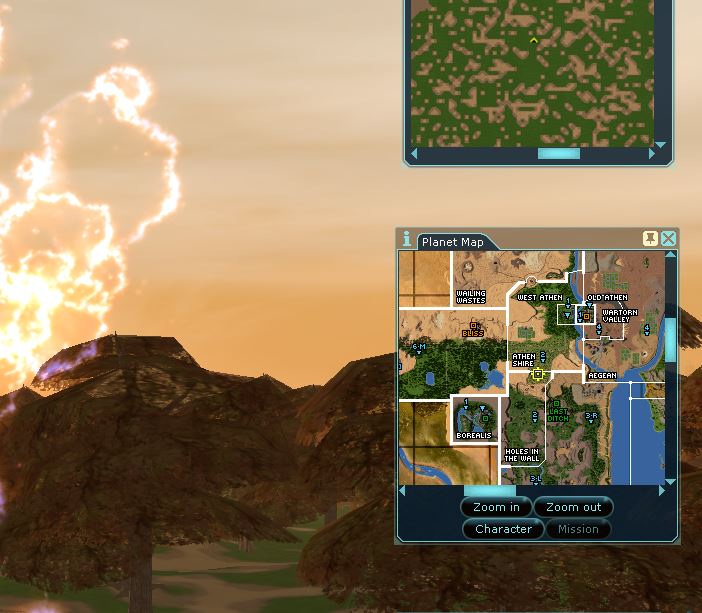Click the Bliss marker on the map
702x613 pixels.
(x=474, y=328)
